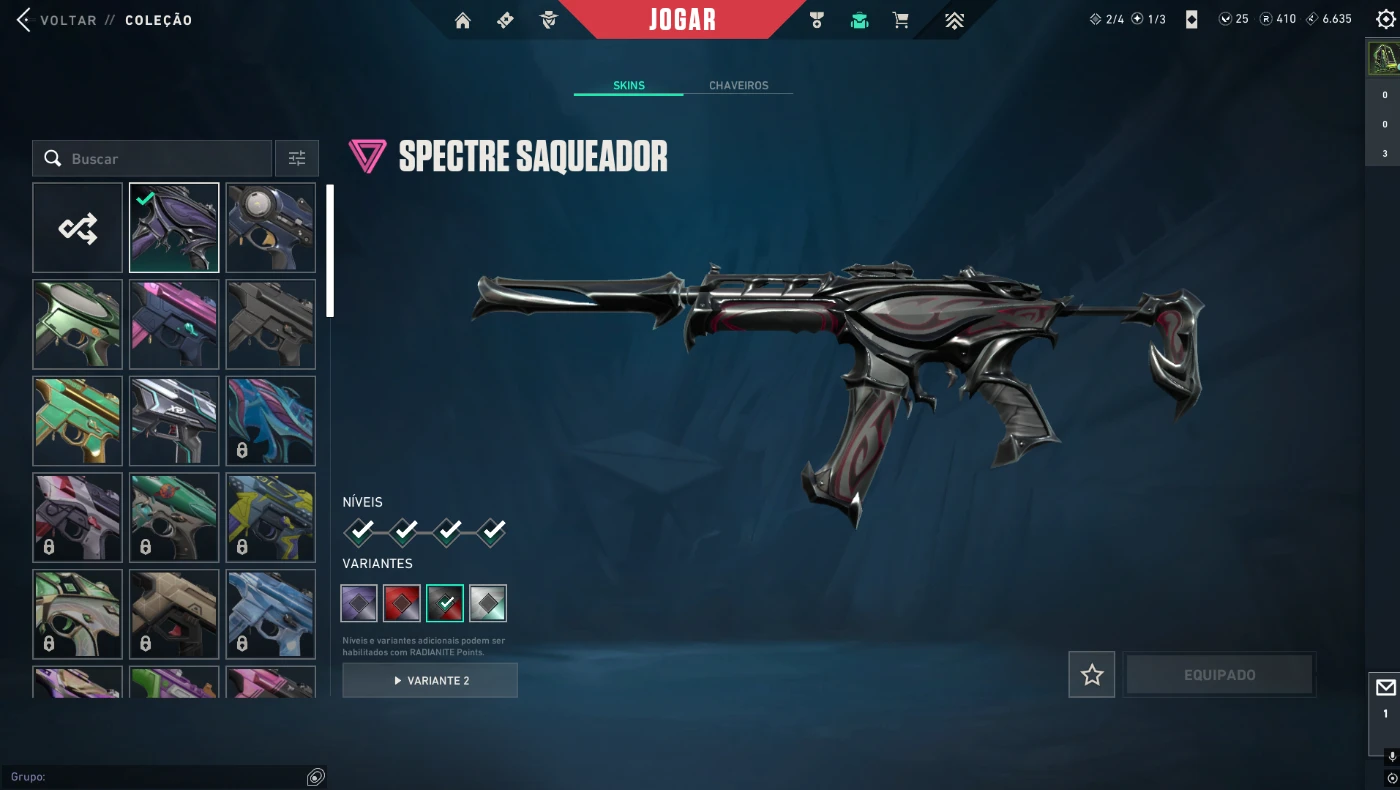
Task: Select the equipped Saqueador skin thumbnail
Action: (174, 228)
